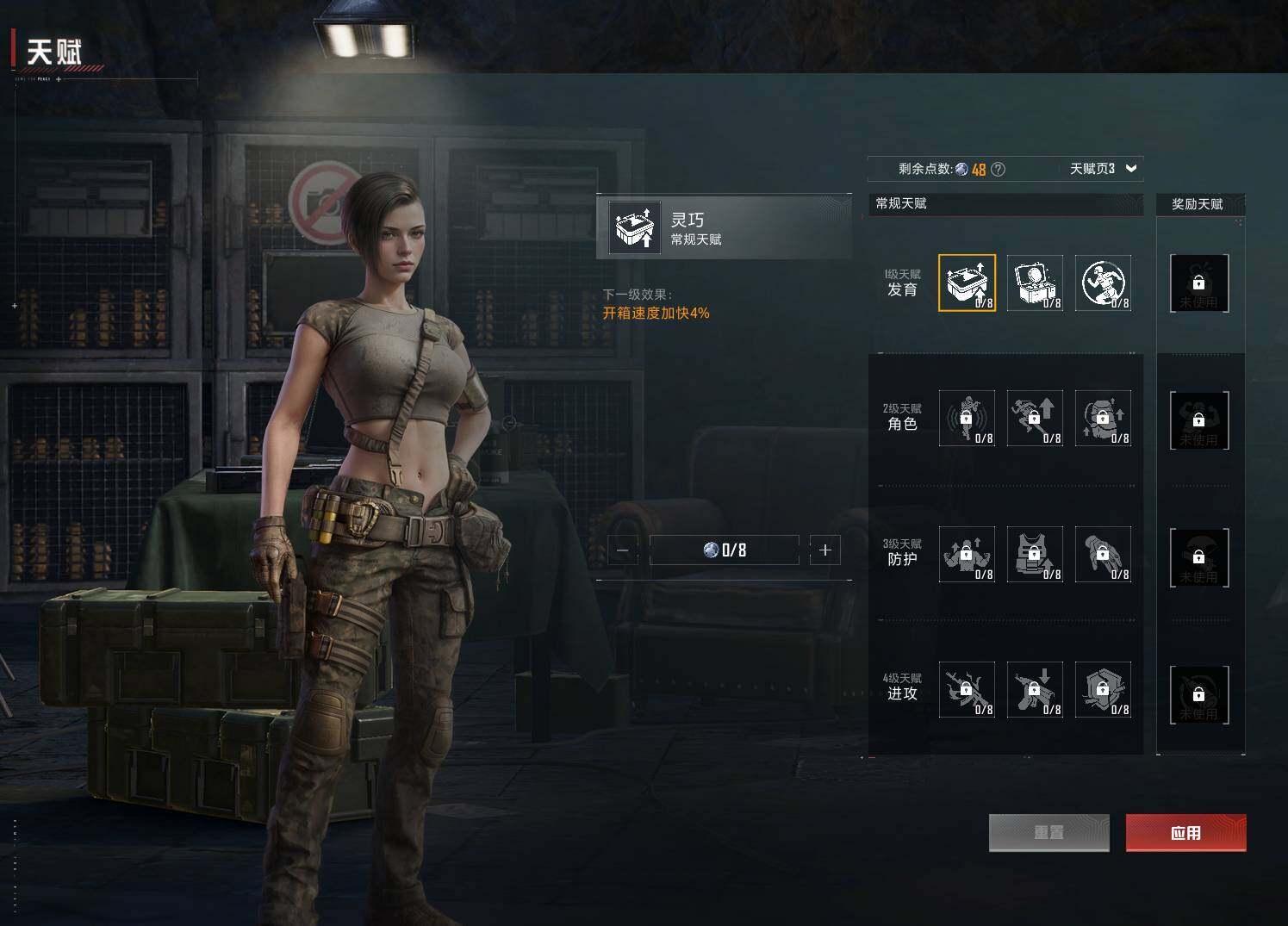Add a point with the plus button
The width and height of the screenshot is (1288, 926).
(x=824, y=550)
